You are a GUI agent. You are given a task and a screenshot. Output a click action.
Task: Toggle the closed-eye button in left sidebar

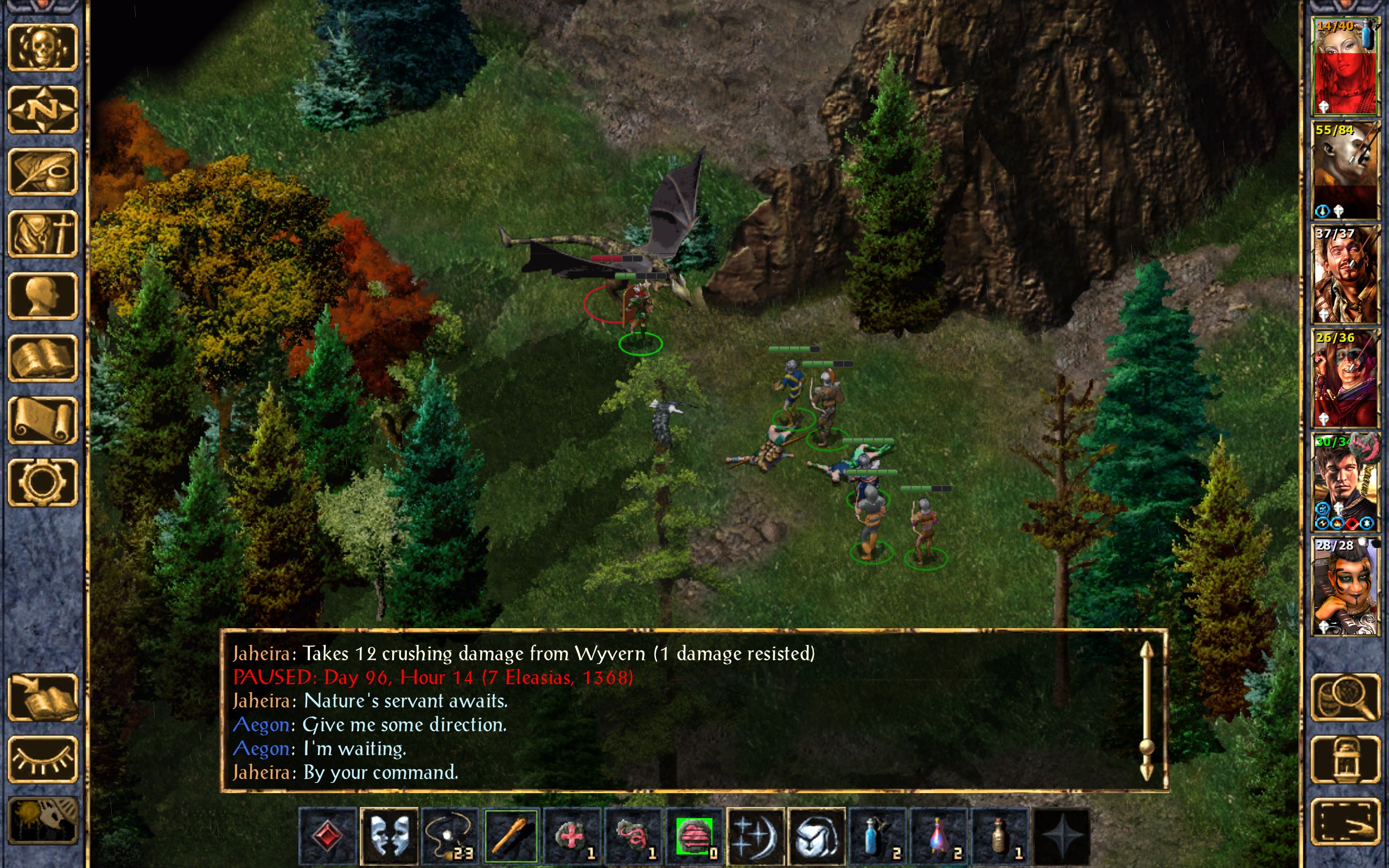[43, 759]
